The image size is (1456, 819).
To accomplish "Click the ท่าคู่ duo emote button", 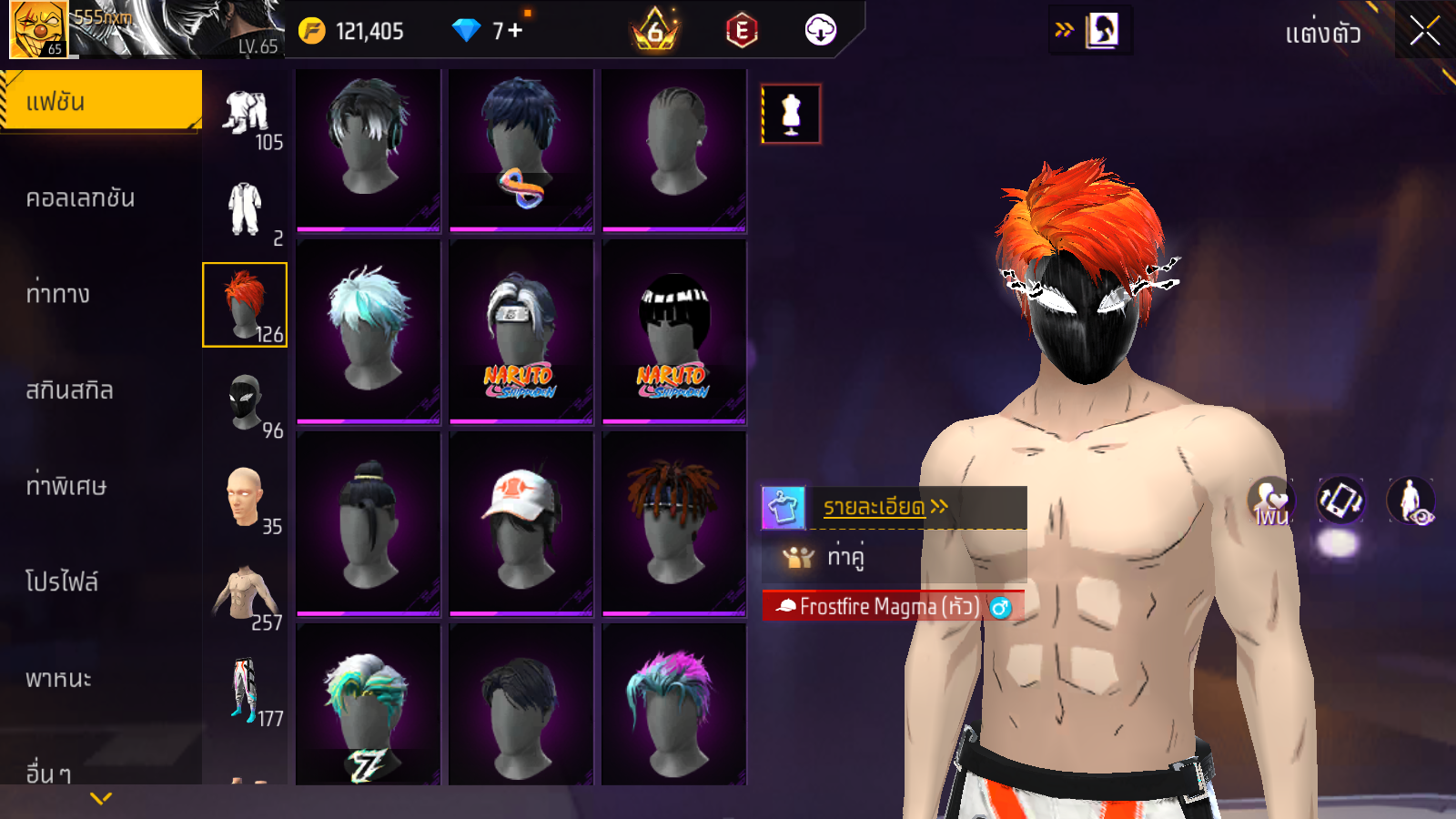I will (844, 556).
